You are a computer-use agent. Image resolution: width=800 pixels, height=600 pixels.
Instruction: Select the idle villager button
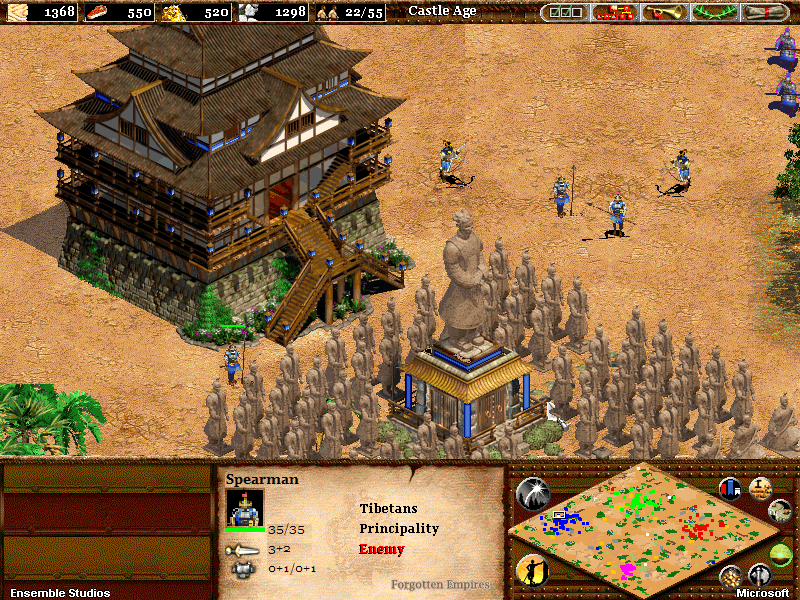pos(532,571)
